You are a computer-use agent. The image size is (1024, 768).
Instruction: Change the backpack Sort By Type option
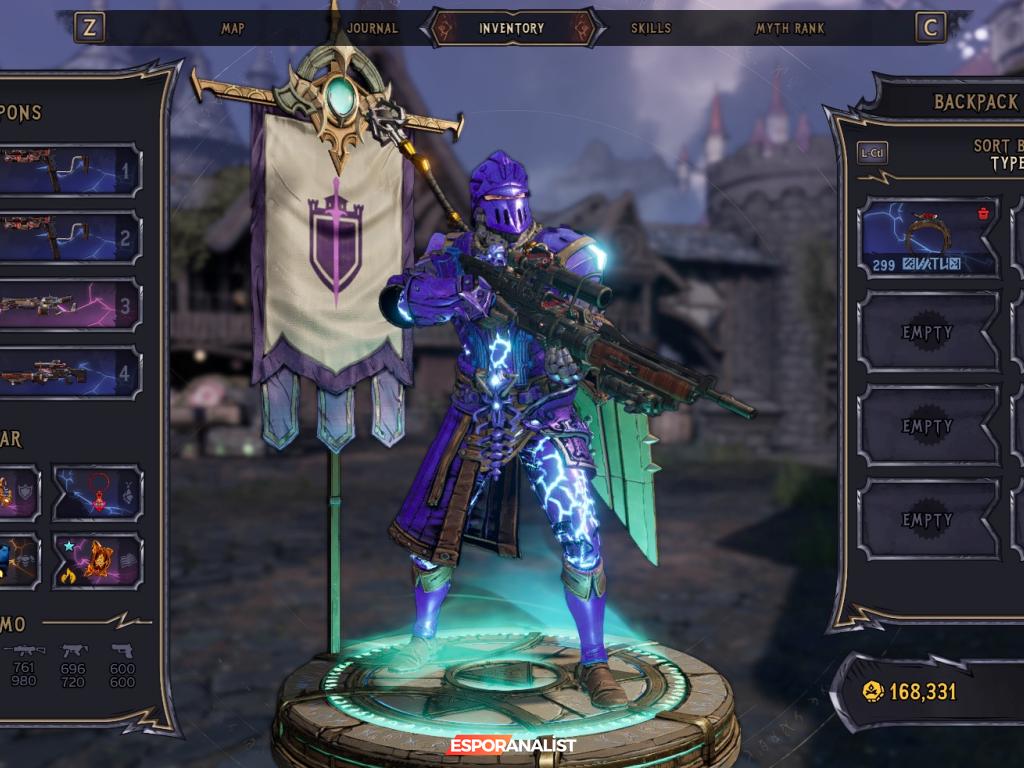coord(1000,155)
